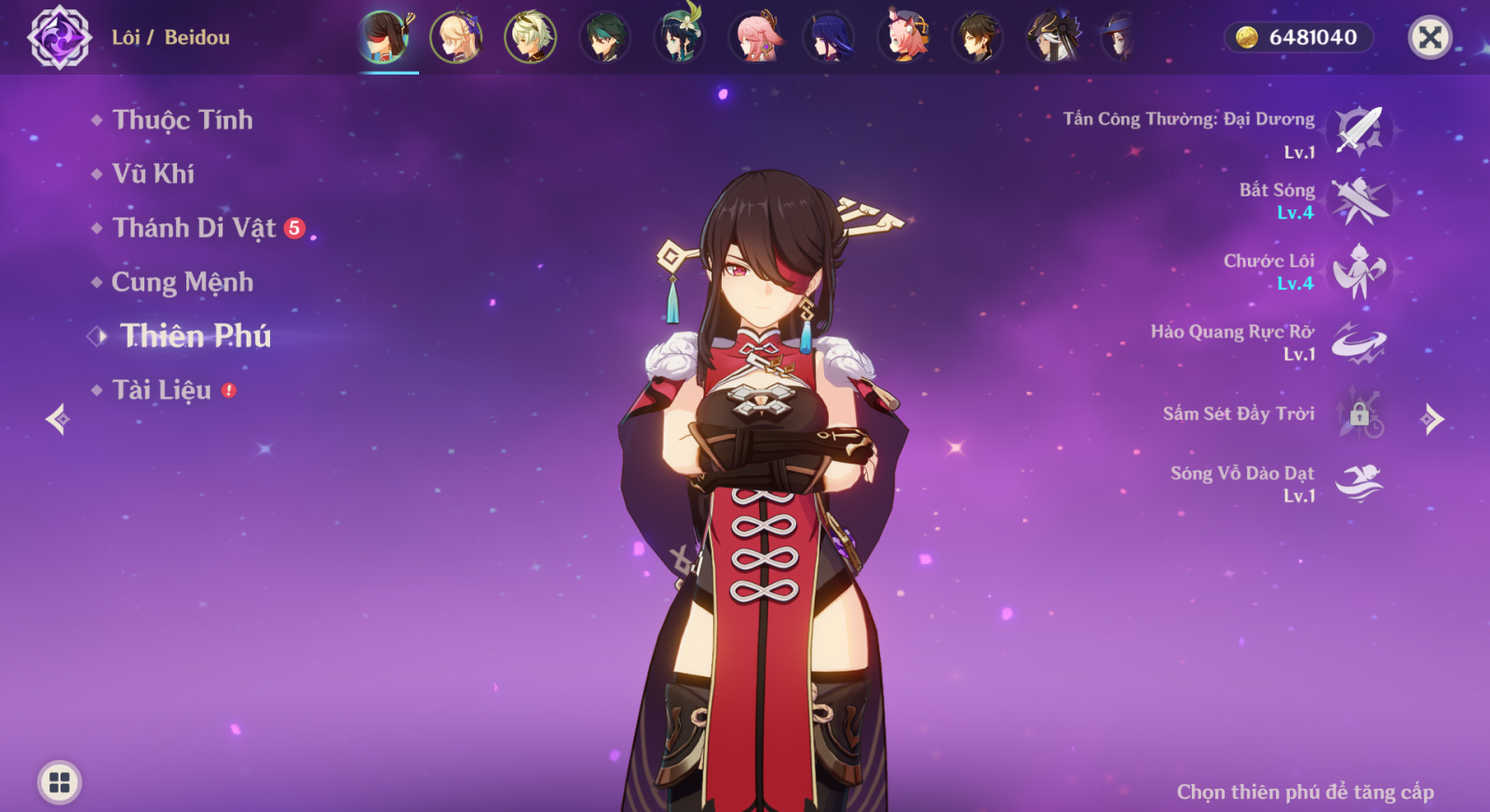Switch to pink-haired Yae Miko portrait
Screen dimensions: 1490x812
(x=755, y=37)
